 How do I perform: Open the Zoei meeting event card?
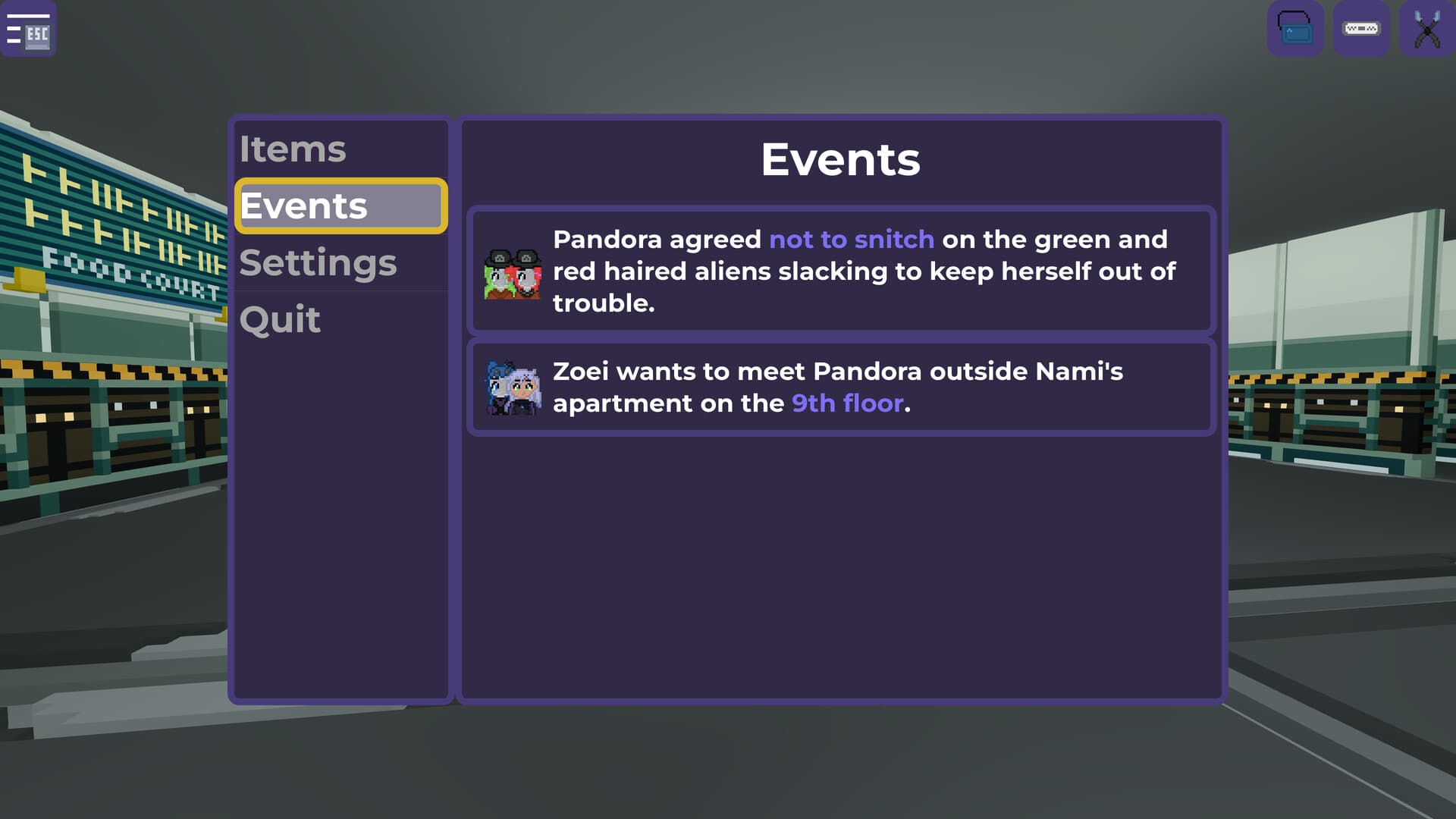pos(842,387)
